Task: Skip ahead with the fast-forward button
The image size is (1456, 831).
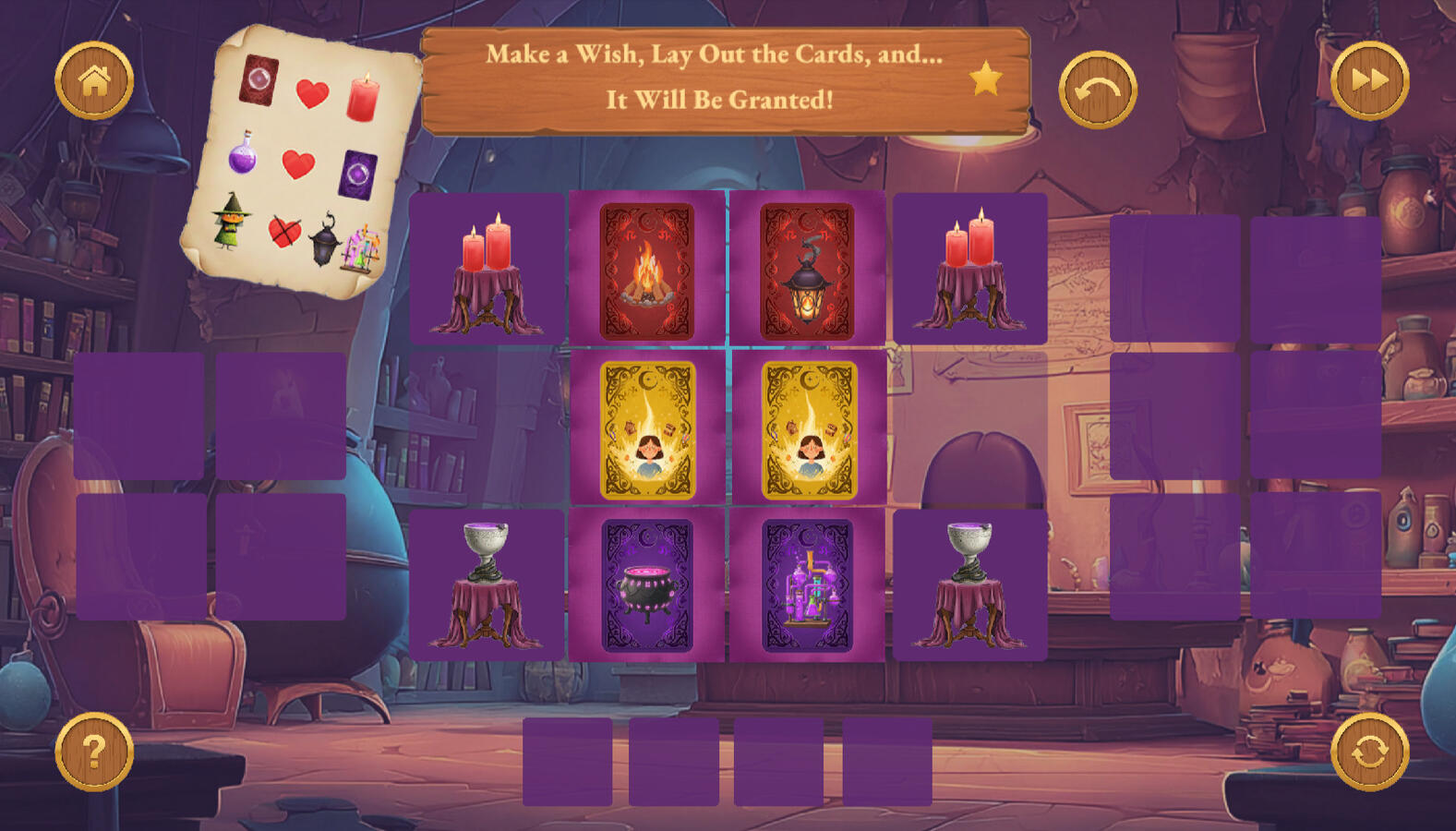Action: point(1369,81)
